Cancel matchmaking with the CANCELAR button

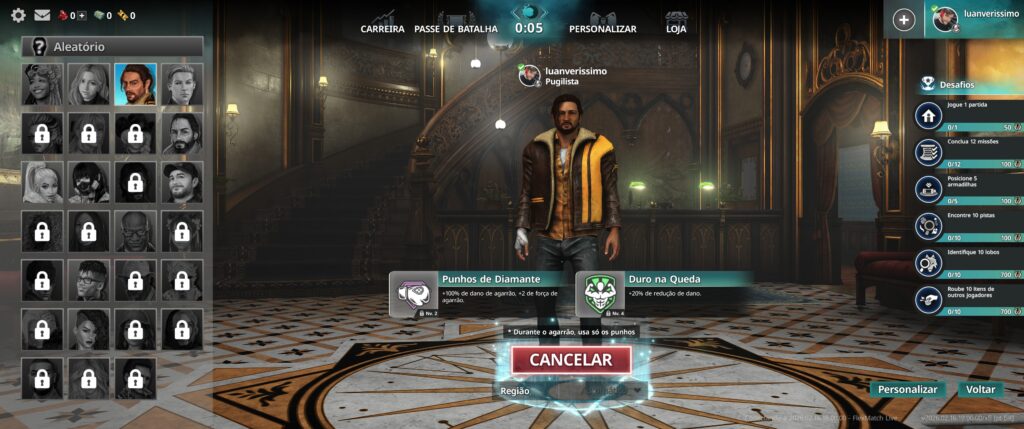pyautogui.click(x=571, y=360)
